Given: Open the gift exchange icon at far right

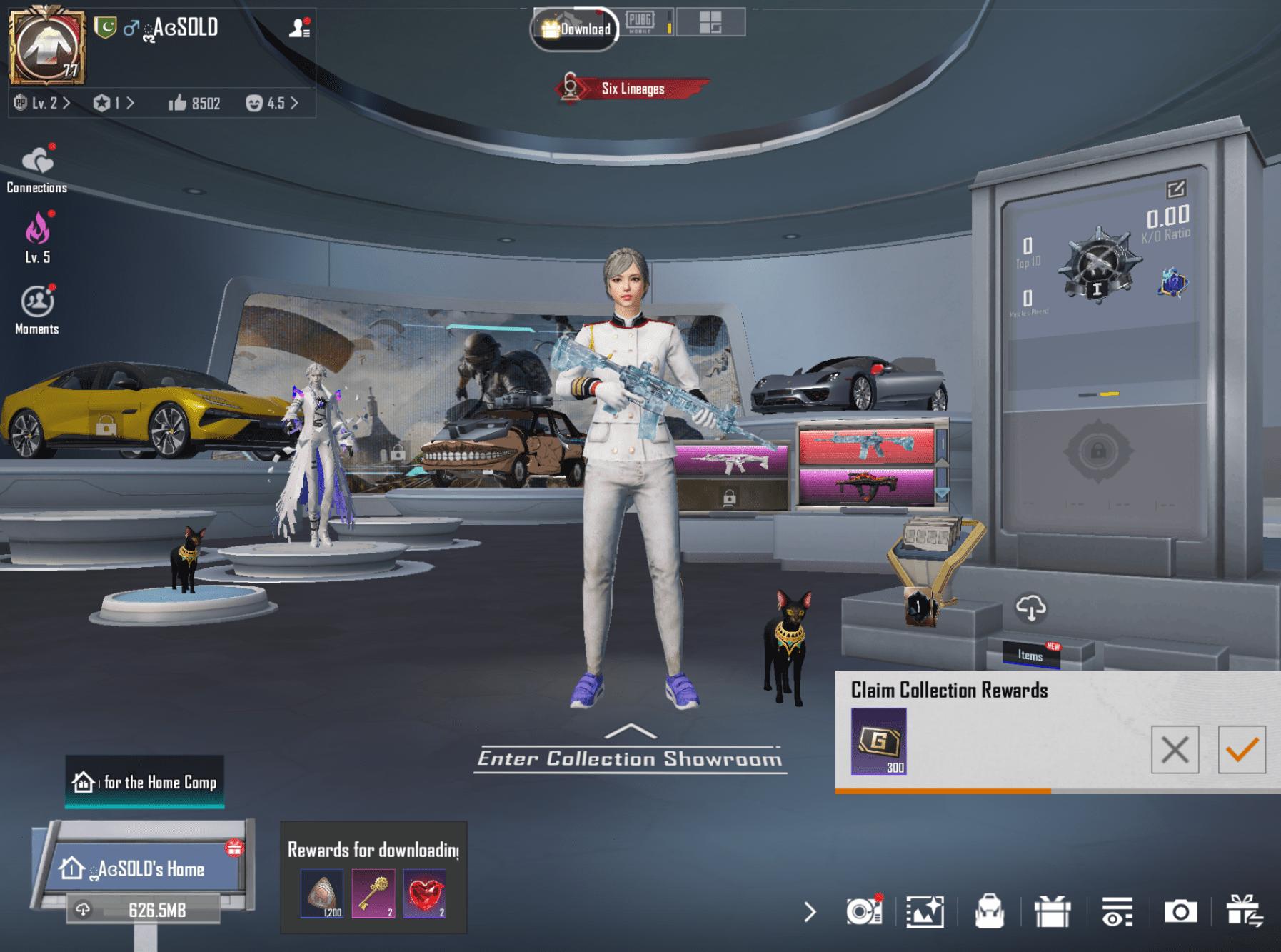Looking at the screenshot, I should coord(1245,911).
